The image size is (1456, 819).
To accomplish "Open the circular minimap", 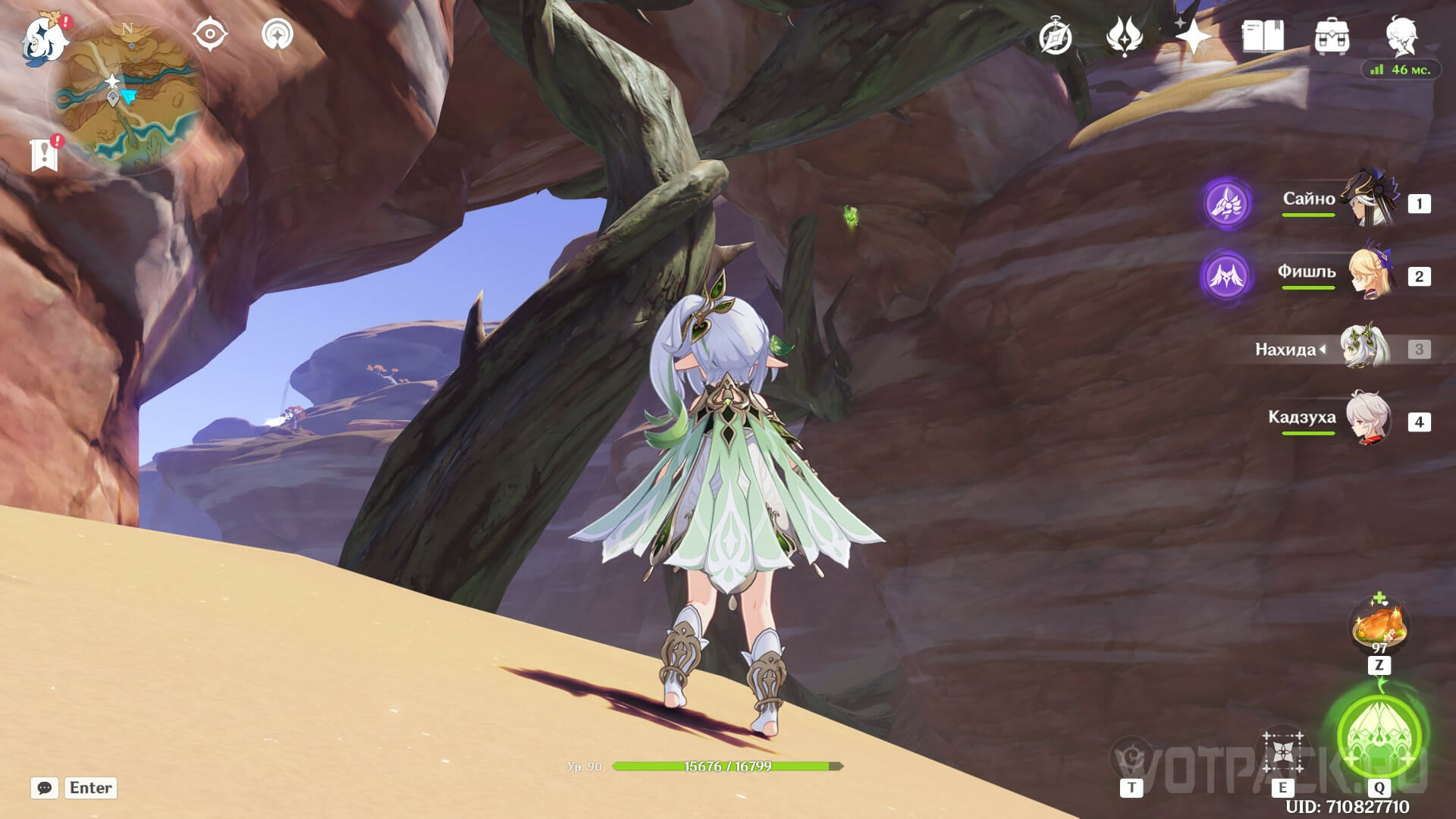I will (x=127, y=97).
